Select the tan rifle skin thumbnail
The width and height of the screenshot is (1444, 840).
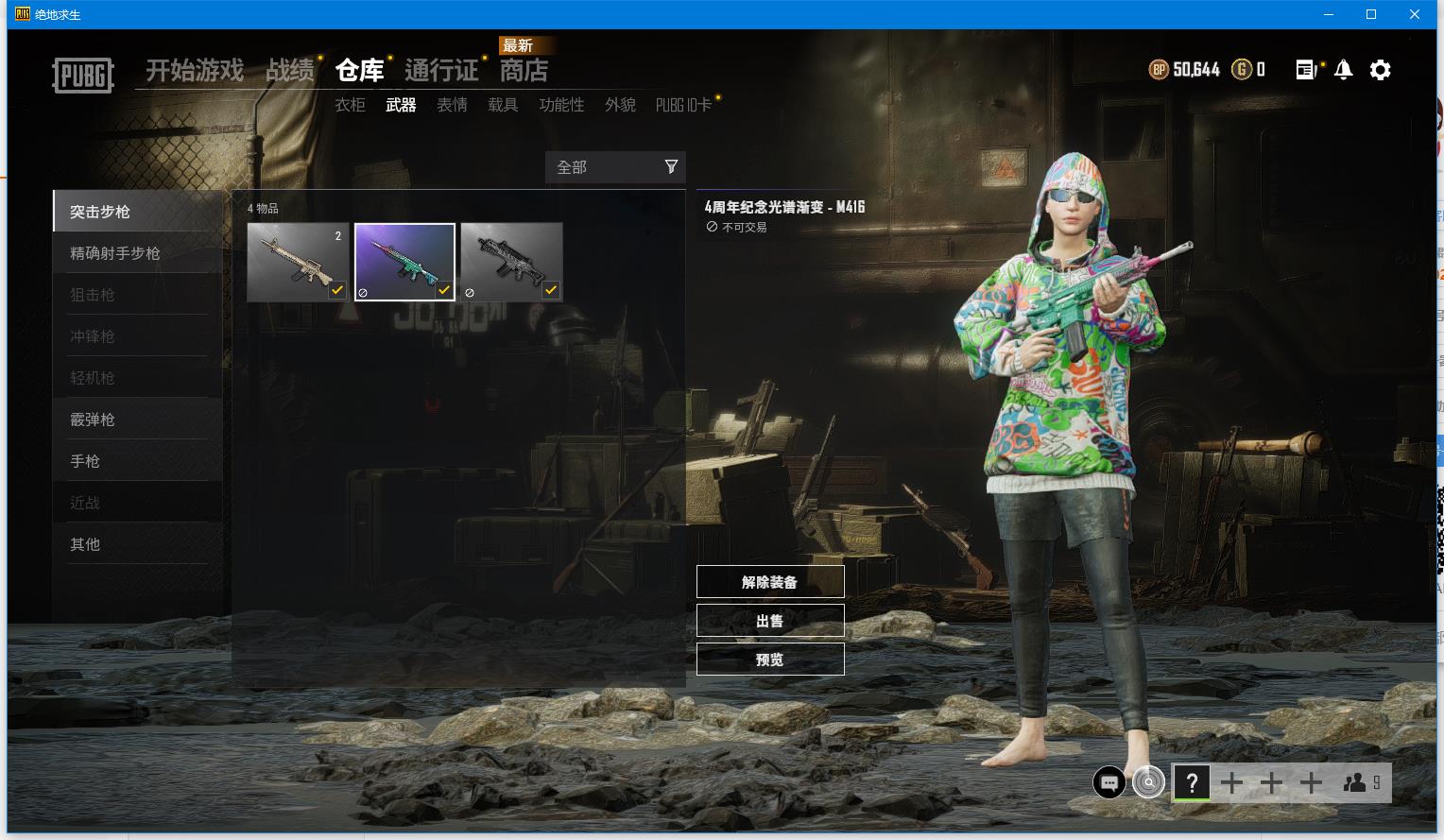pos(298,262)
